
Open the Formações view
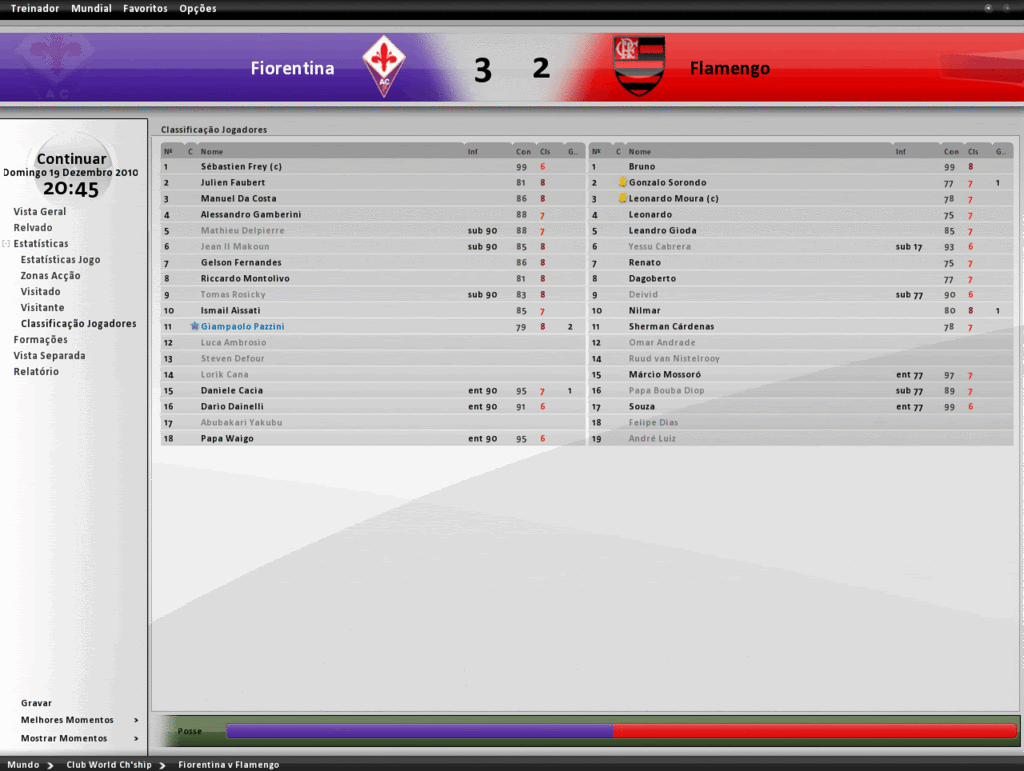(x=41, y=340)
